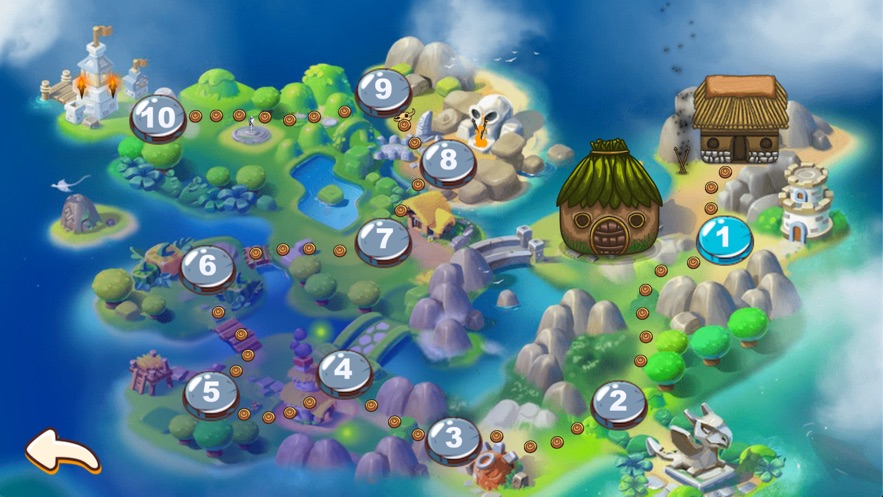Select level 7 marker
The width and height of the screenshot is (883, 497).
click(x=383, y=240)
